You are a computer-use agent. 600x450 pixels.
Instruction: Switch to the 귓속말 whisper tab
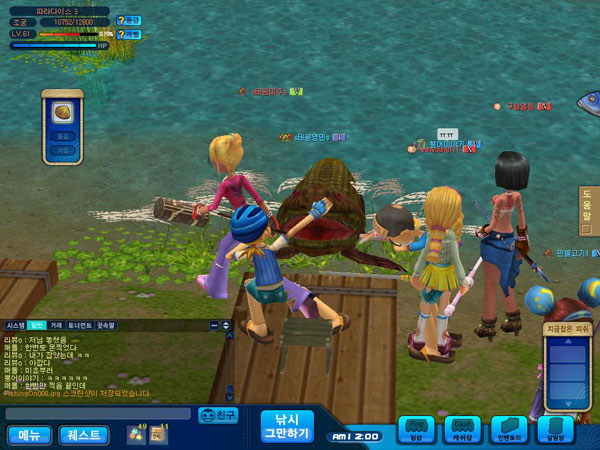[x=105, y=325]
